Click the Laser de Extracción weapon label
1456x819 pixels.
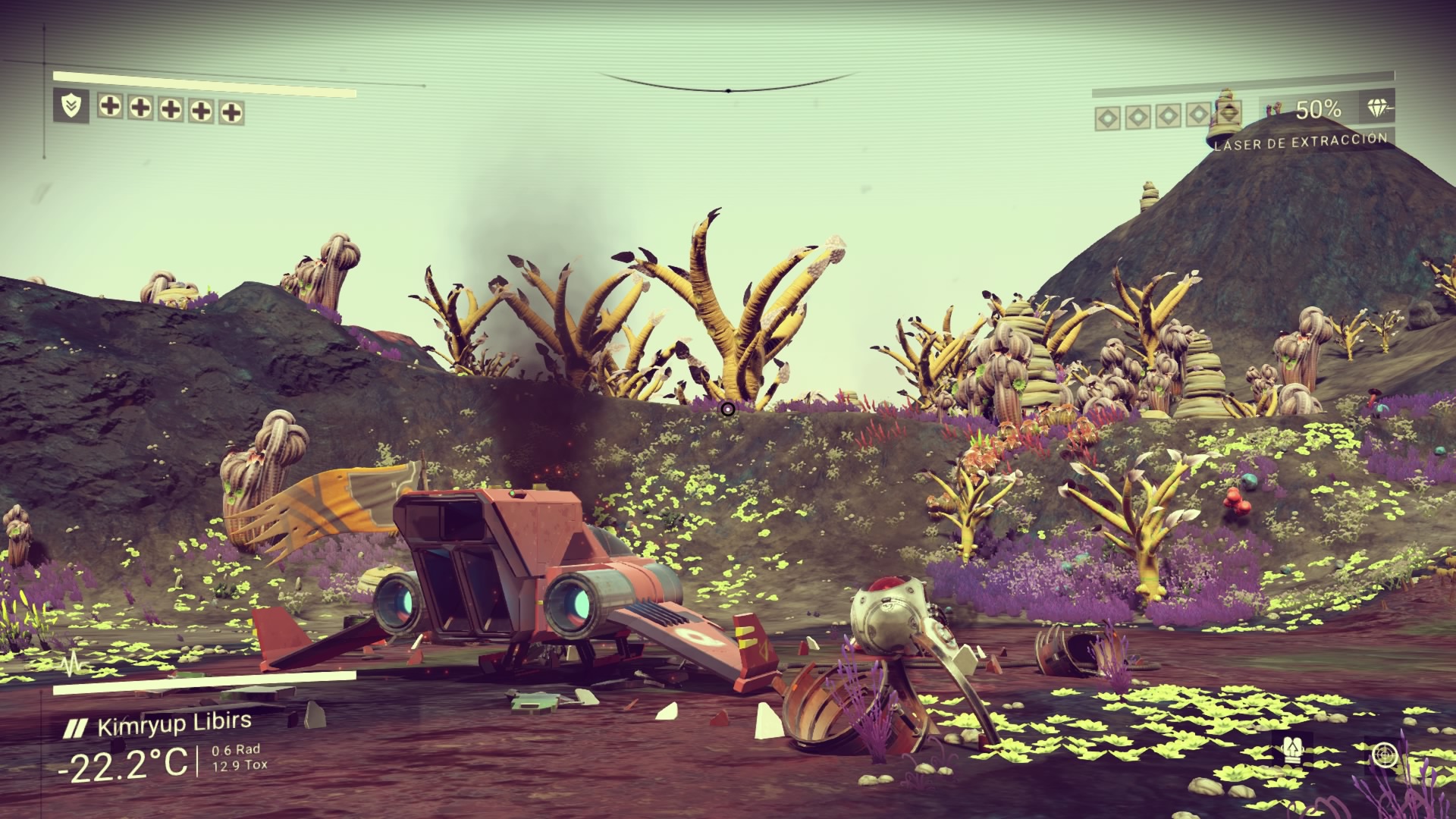pos(1301,142)
